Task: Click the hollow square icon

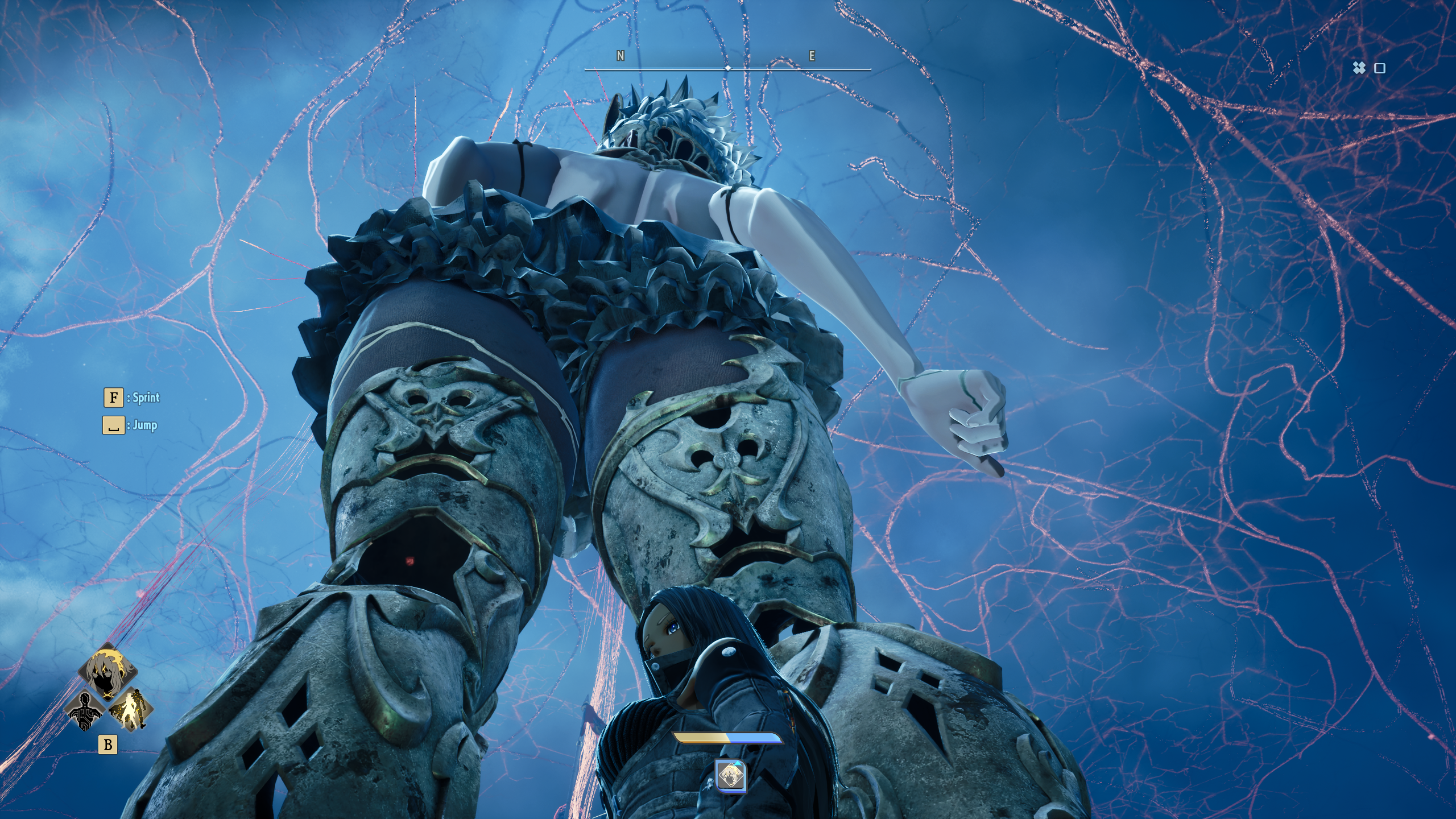Action: (1380, 69)
